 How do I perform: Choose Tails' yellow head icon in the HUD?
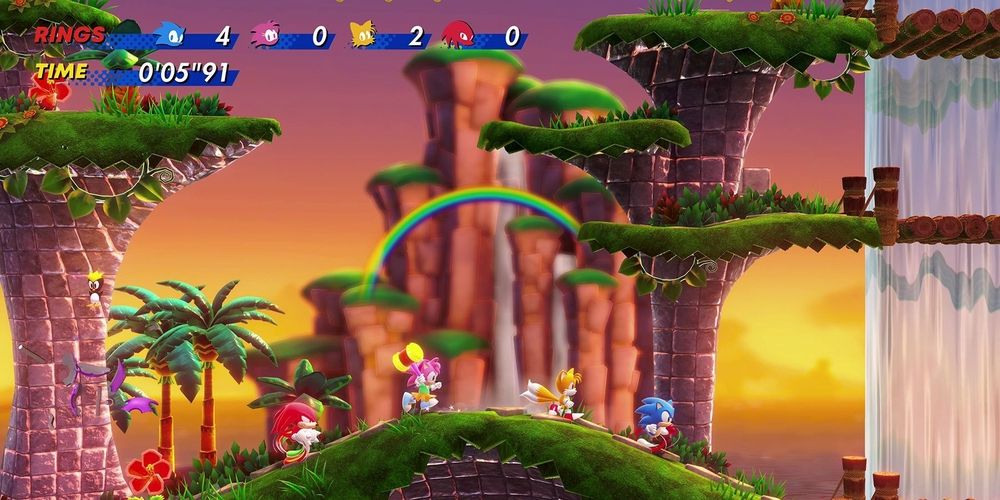pos(362,35)
